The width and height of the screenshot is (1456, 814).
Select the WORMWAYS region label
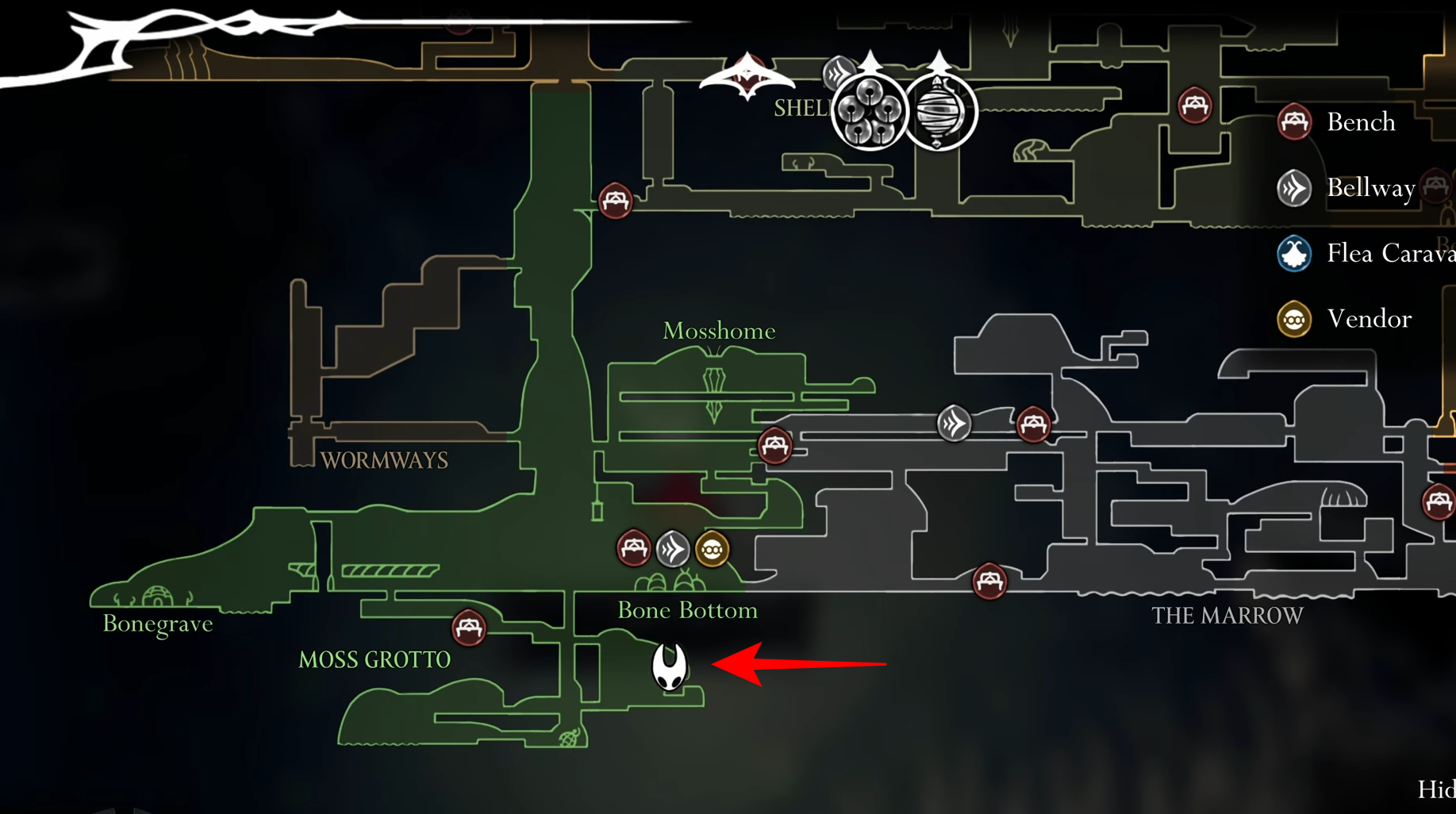point(386,460)
